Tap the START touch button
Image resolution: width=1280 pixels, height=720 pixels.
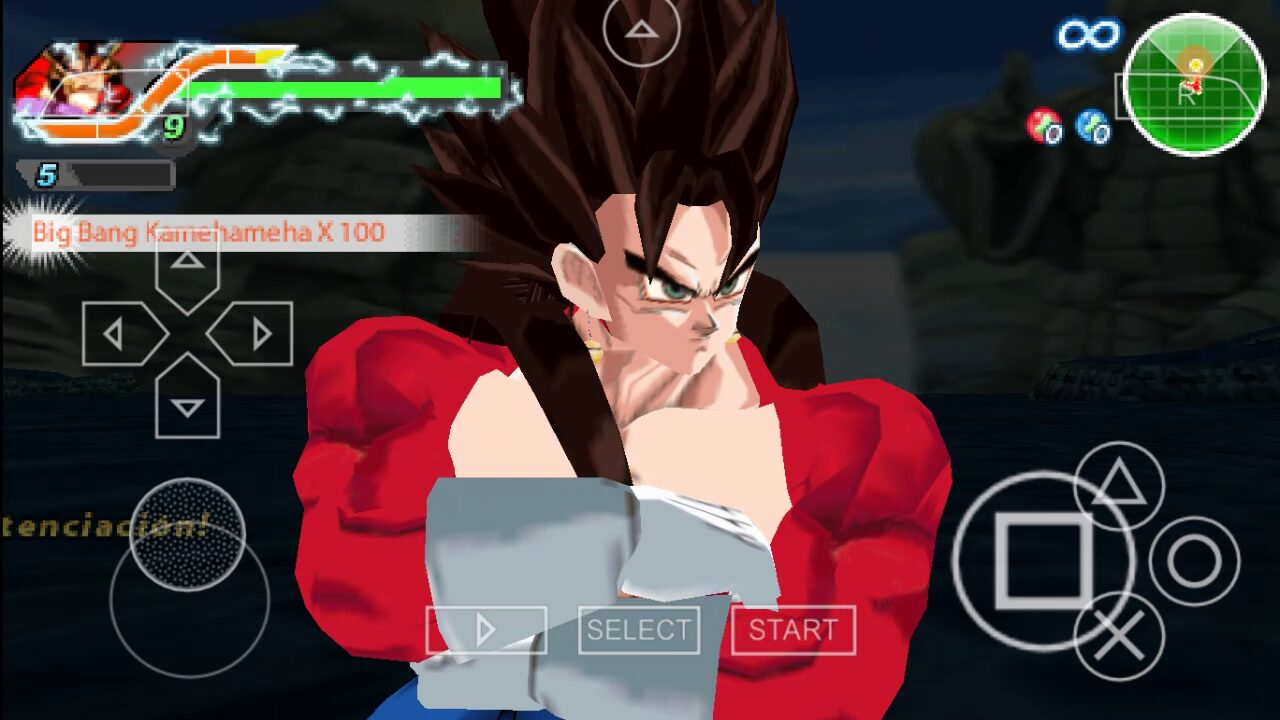pyautogui.click(x=793, y=630)
